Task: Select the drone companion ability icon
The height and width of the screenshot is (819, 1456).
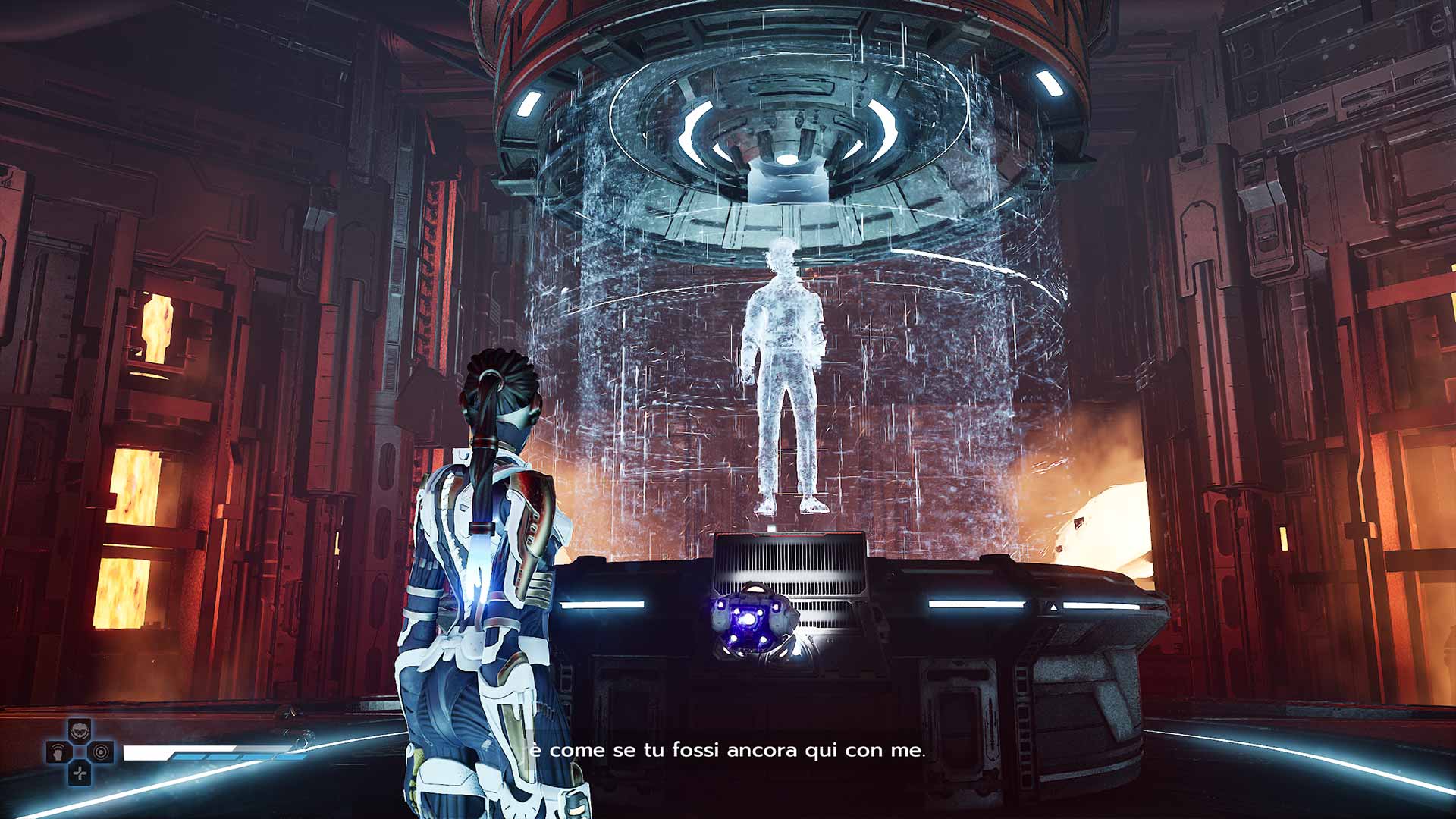Action: click(80, 731)
